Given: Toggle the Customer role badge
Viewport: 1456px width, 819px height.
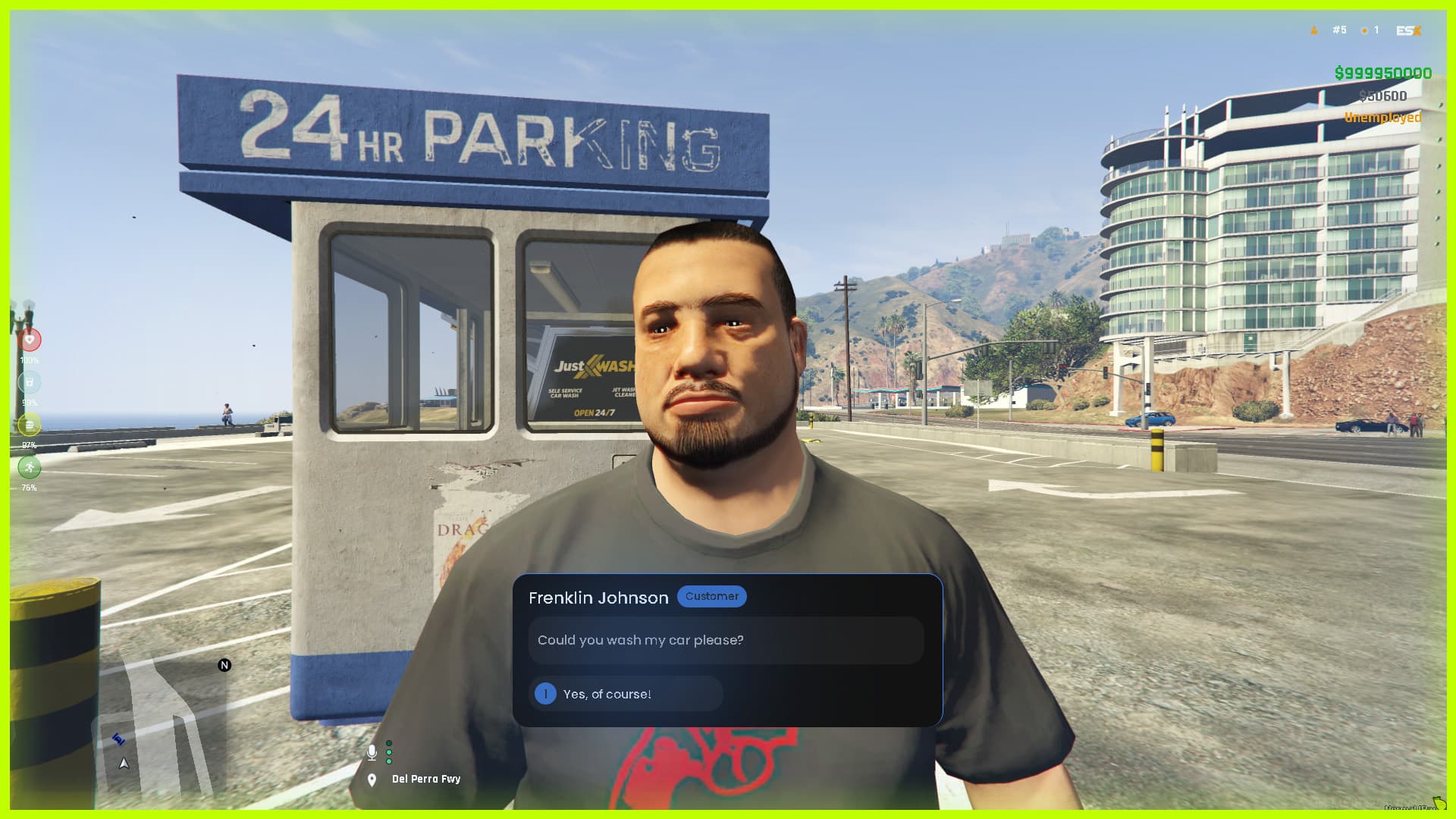Looking at the screenshot, I should (x=711, y=596).
